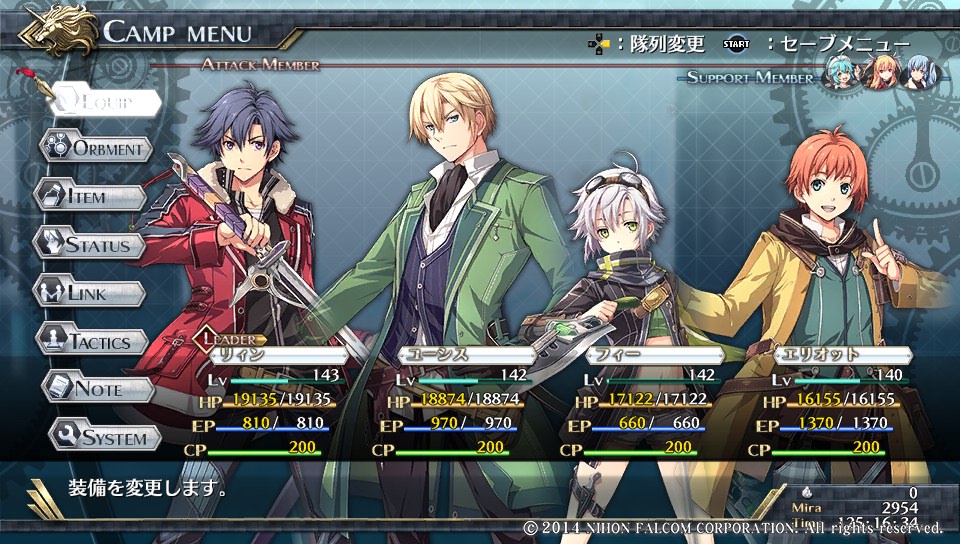
Task: Select ユーシス's name plate
Action: tap(463, 355)
